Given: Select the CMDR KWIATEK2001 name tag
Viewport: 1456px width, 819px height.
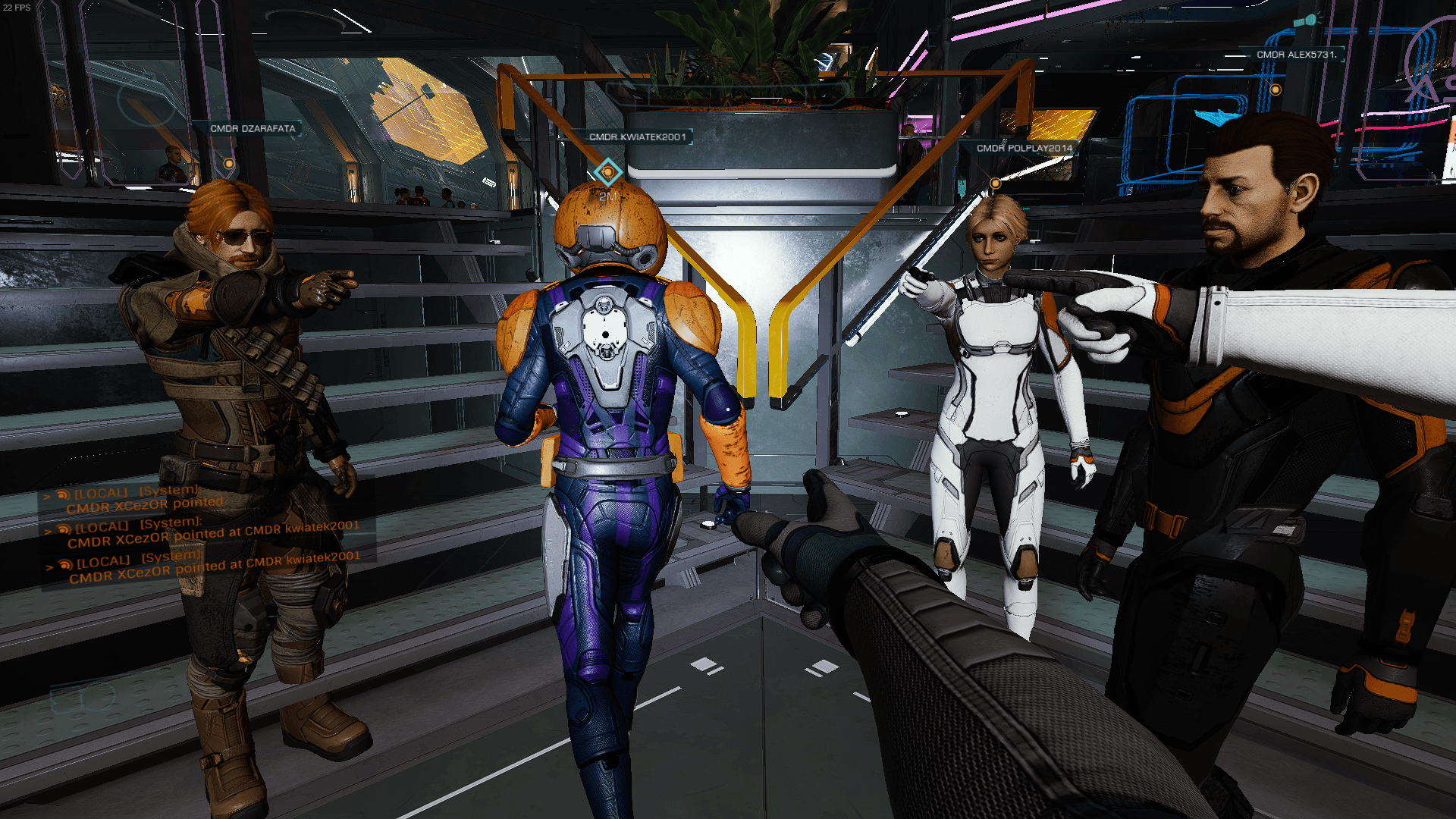Looking at the screenshot, I should click(x=638, y=137).
